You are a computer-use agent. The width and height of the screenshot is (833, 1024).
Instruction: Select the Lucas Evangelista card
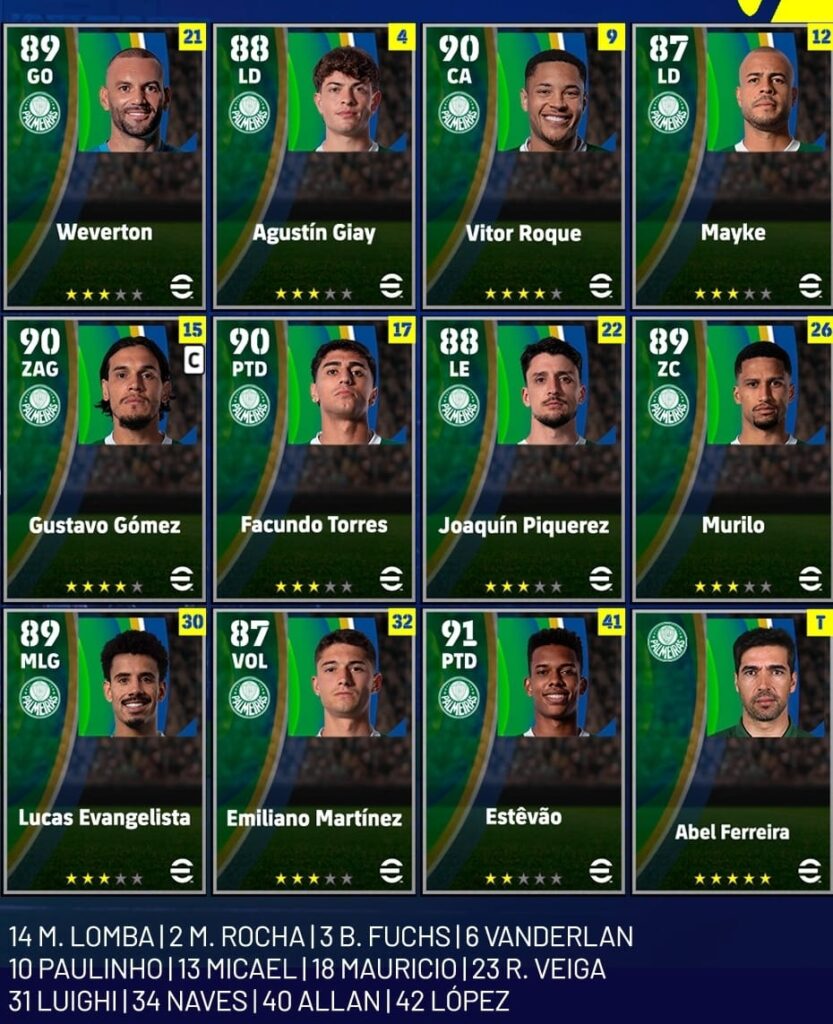[x=105, y=752]
